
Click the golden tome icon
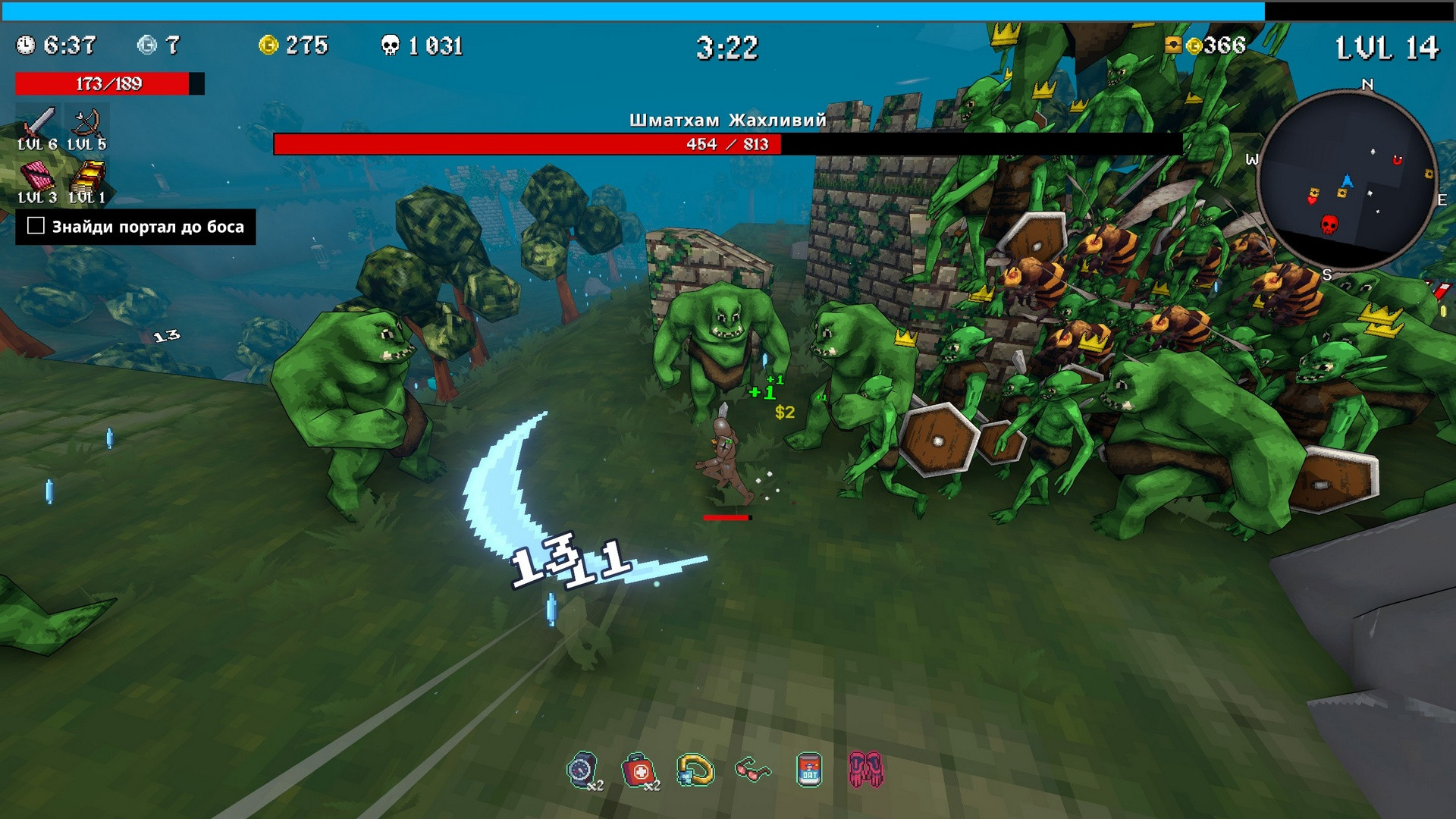coord(87,176)
